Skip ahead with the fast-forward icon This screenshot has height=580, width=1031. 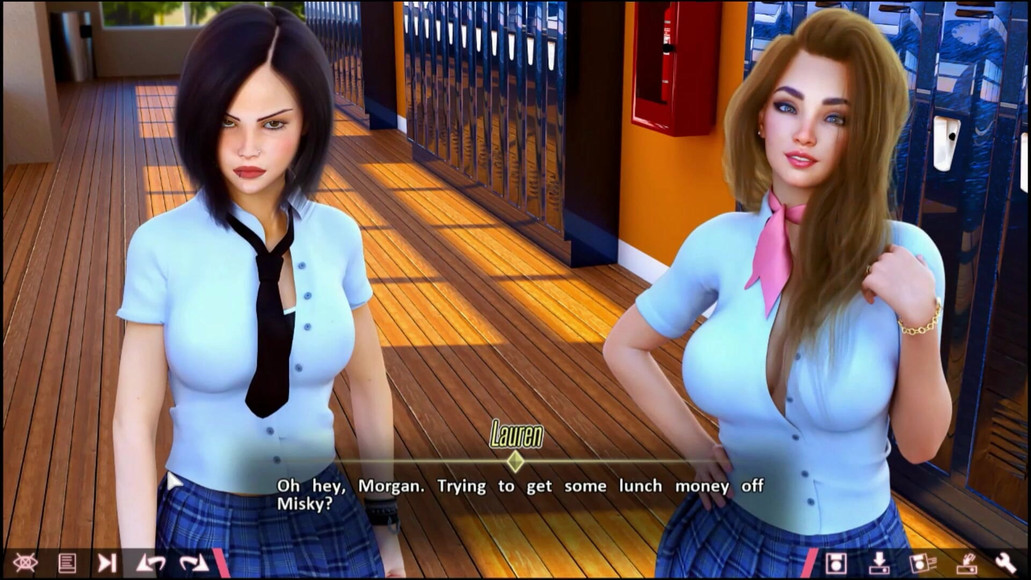(x=107, y=562)
